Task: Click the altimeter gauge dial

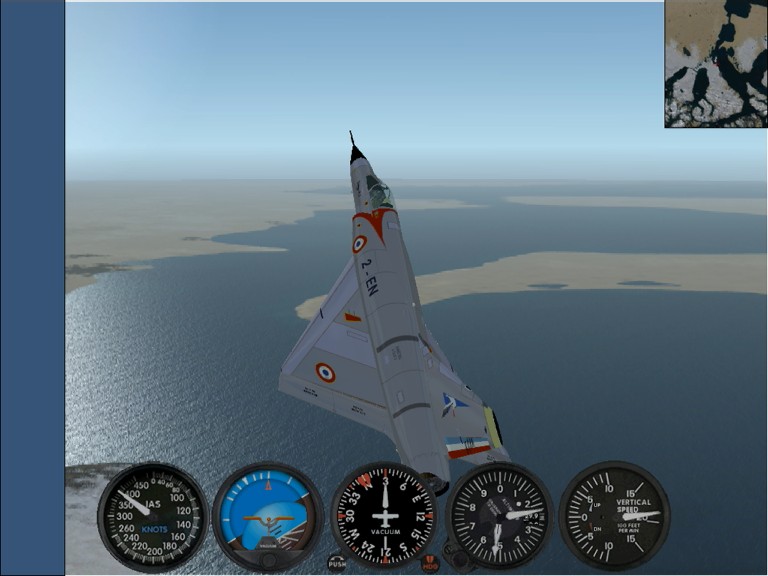Action: click(x=499, y=516)
